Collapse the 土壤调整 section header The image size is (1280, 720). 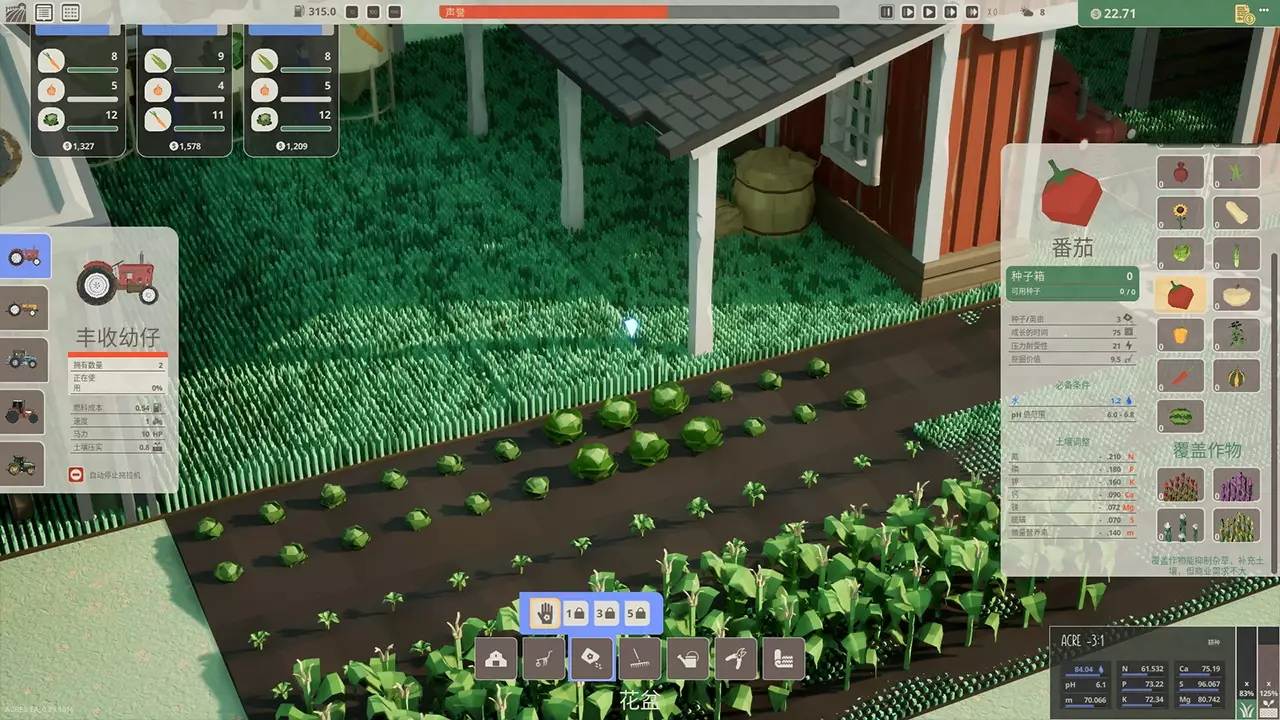1072,441
